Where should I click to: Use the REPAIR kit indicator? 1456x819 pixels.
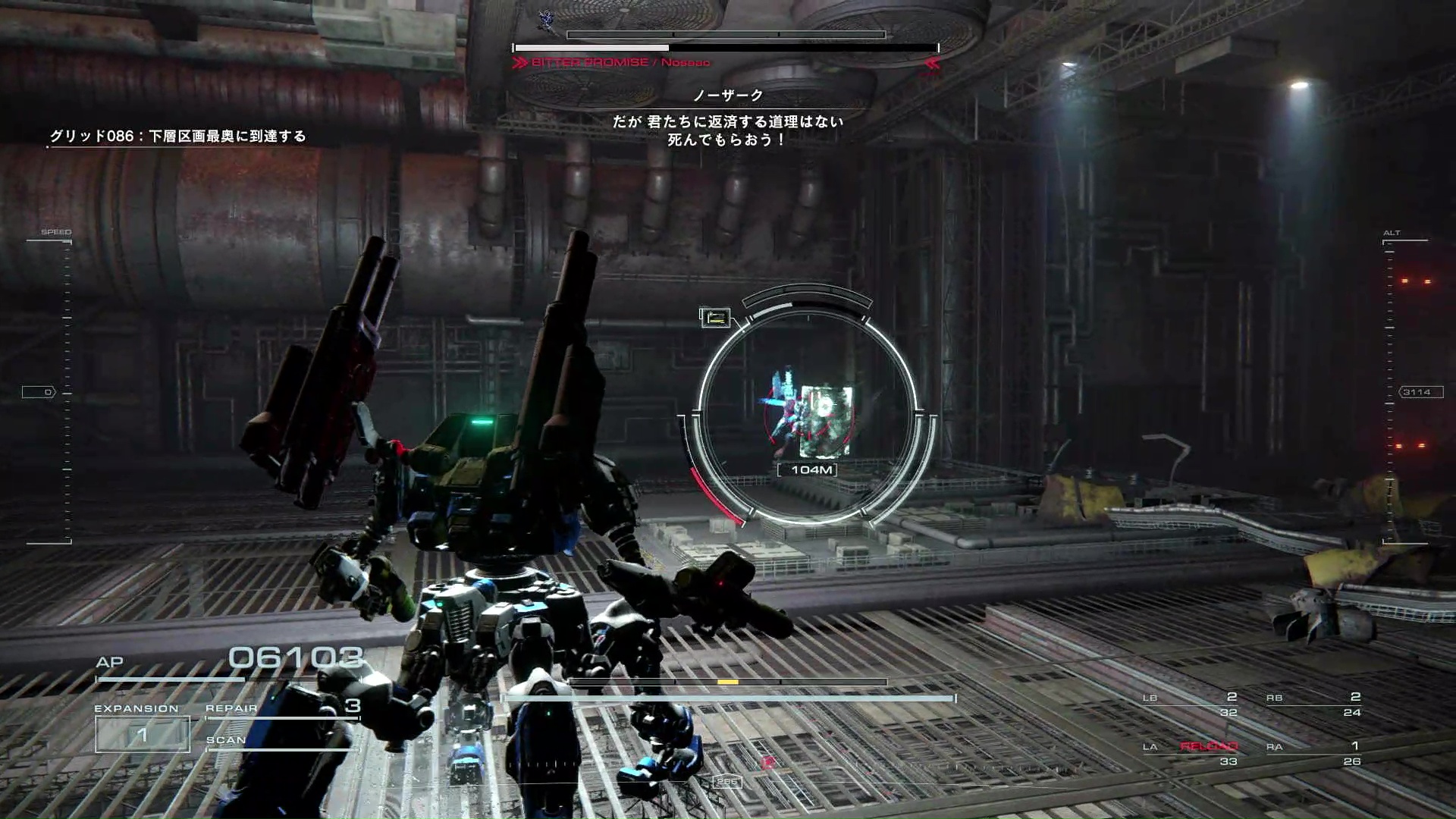click(282, 708)
